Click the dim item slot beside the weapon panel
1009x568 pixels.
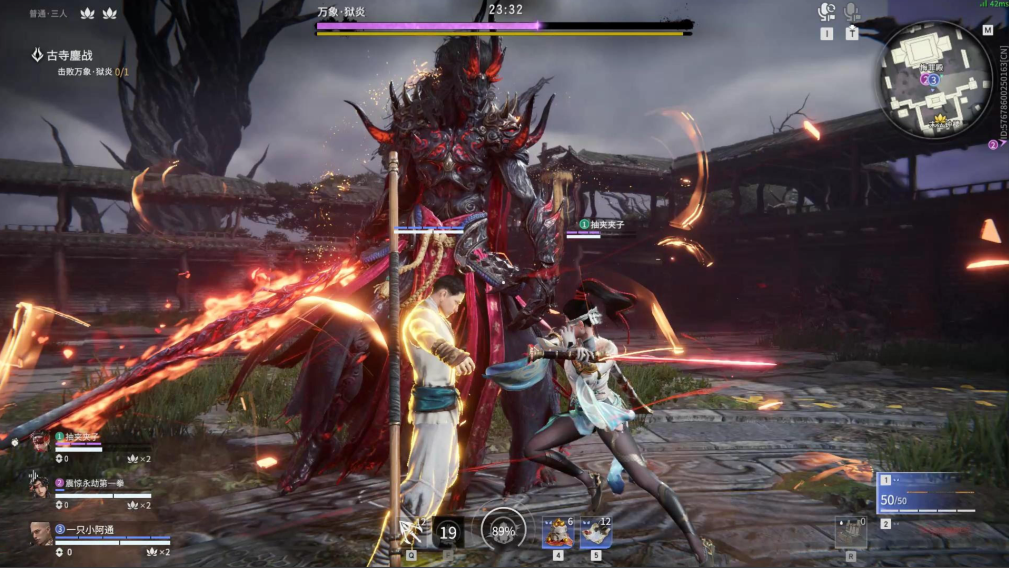[x=851, y=532]
